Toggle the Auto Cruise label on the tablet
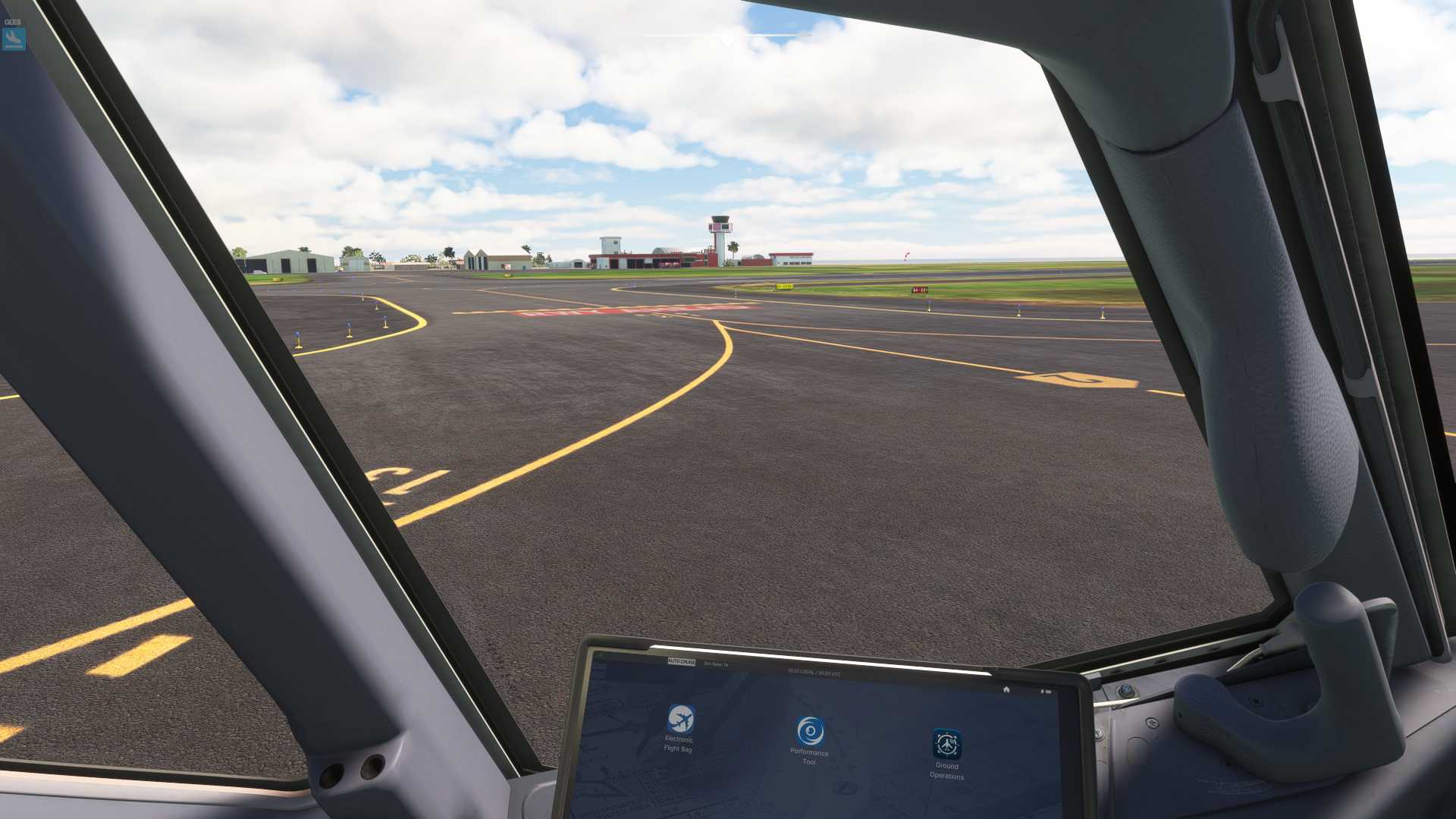 click(x=681, y=662)
